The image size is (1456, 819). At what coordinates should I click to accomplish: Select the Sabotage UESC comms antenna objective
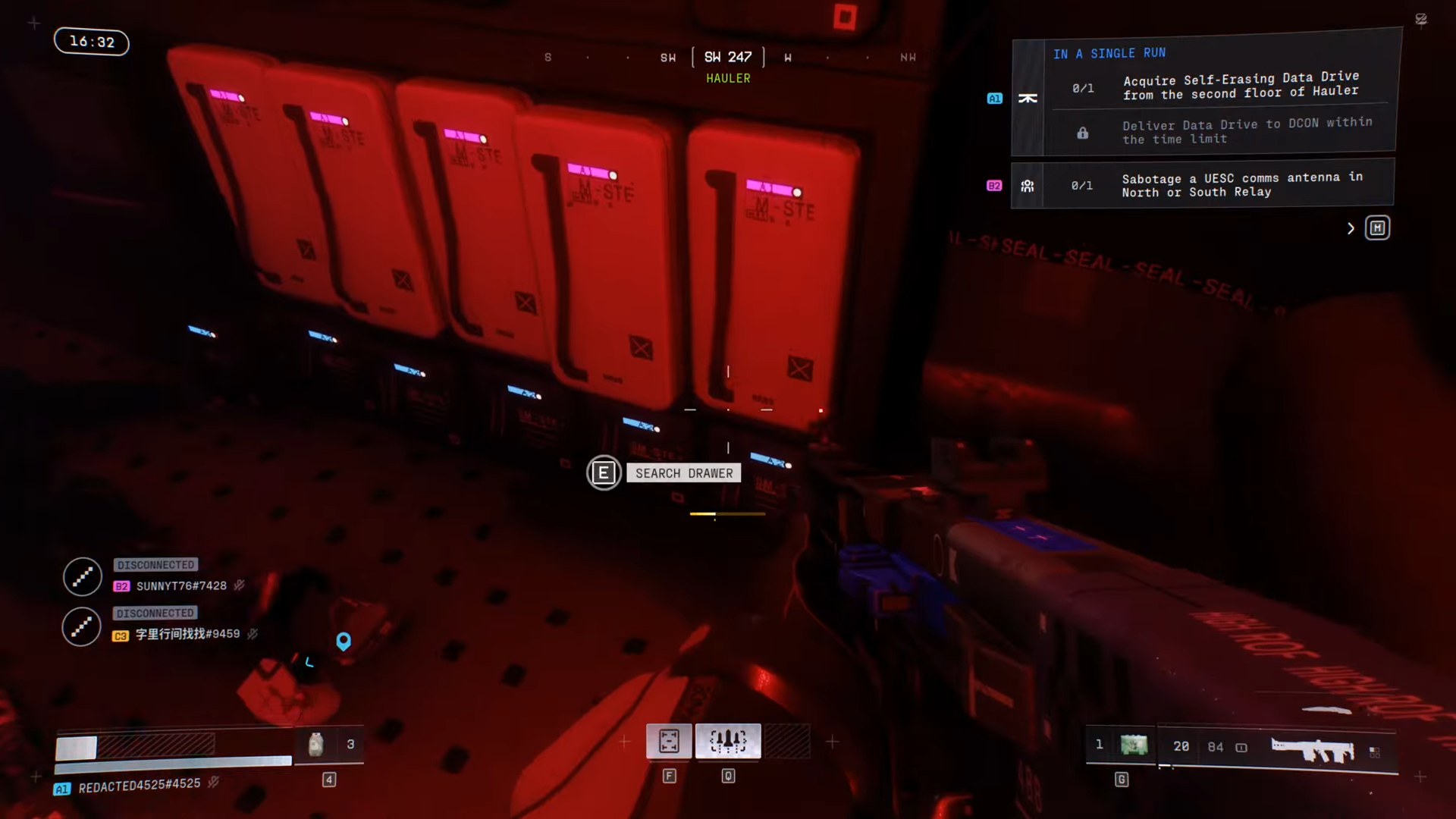point(1241,185)
